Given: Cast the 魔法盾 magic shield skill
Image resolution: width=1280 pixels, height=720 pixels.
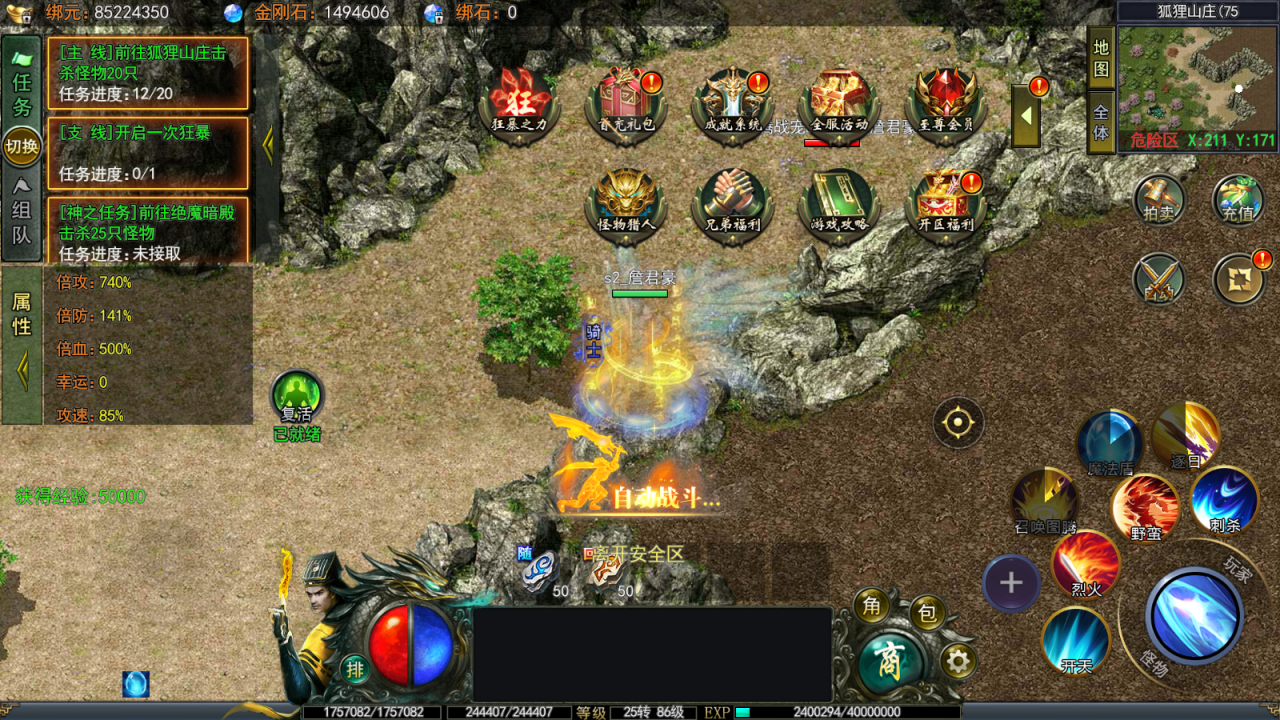Looking at the screenshot, I should (1110, 443).
